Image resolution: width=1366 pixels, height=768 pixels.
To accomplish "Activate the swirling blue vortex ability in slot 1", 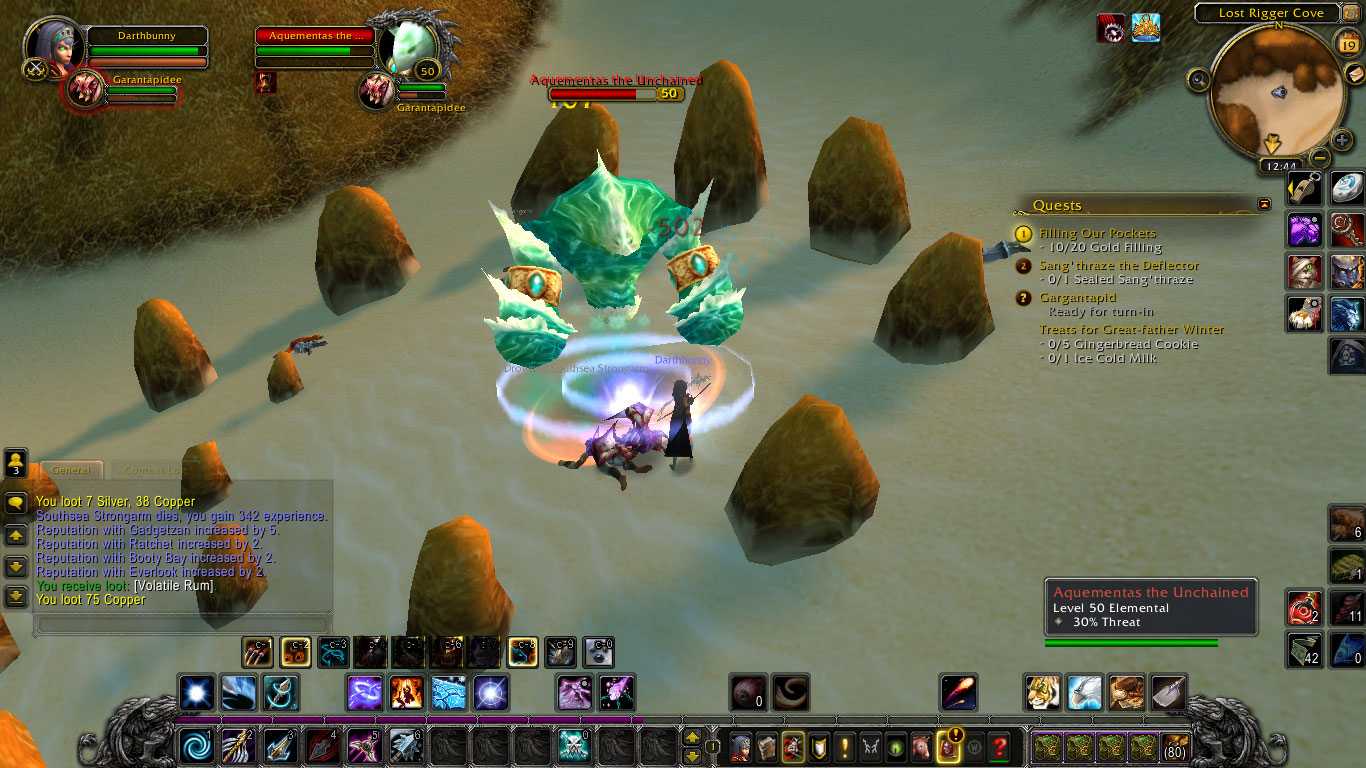I will (x=195, y=746).
